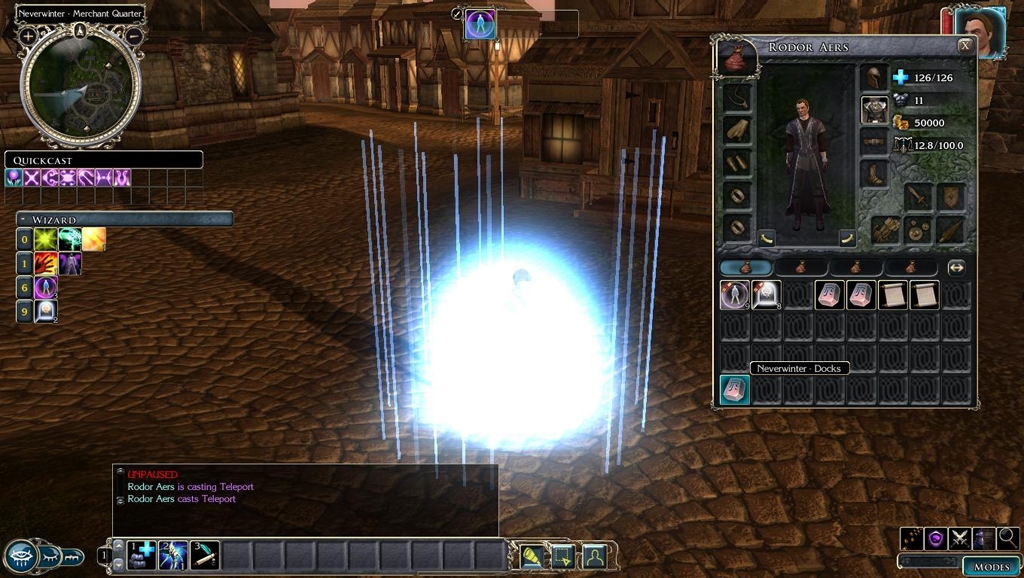The width and height of the screenshot is (1024, 578).
Task: Select the gravestone item in the inventory
Action: pyautogui.click(x=767, y=295)
